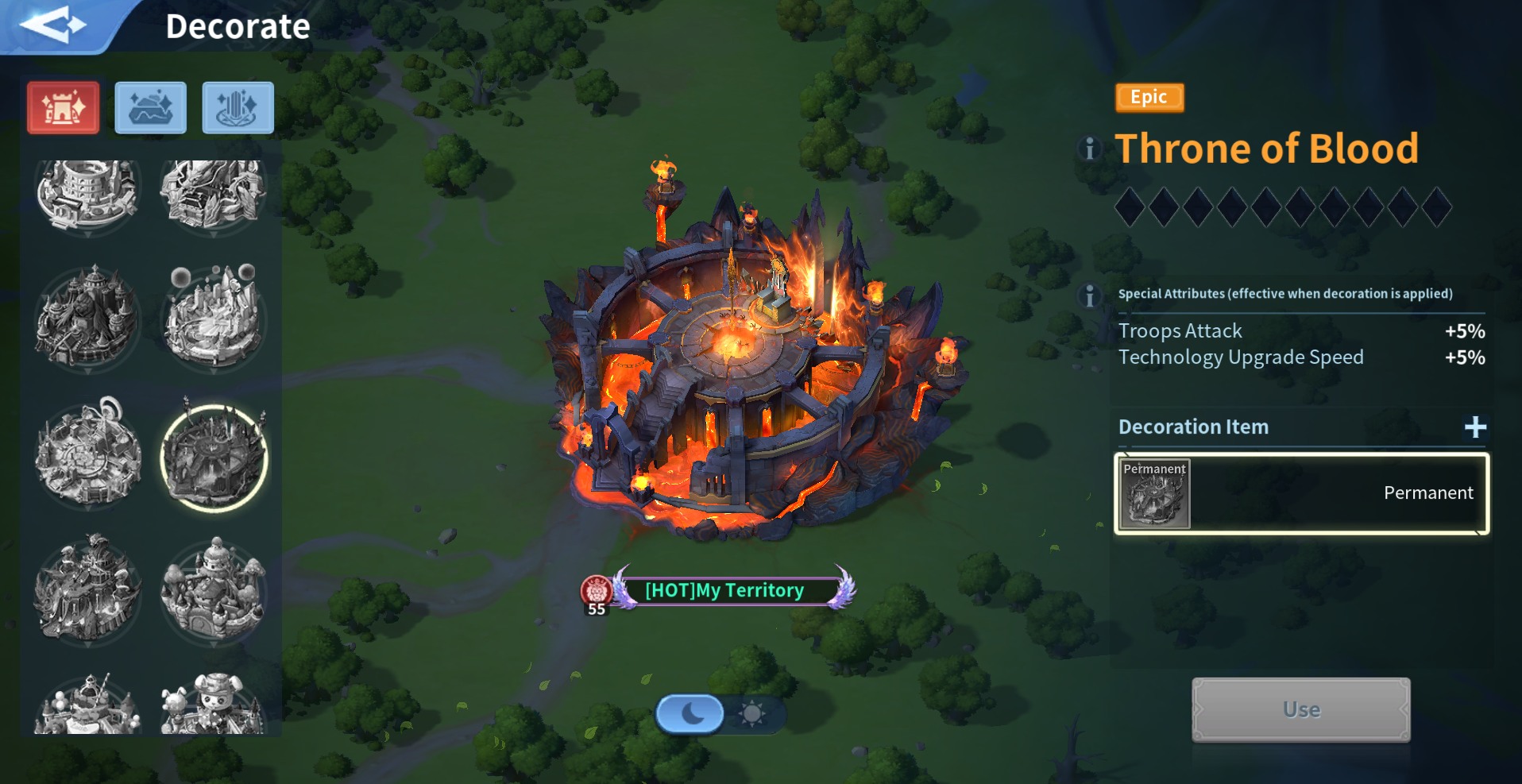
Task: Select the Permanent decoration item row
Action: pos(1301,493)
